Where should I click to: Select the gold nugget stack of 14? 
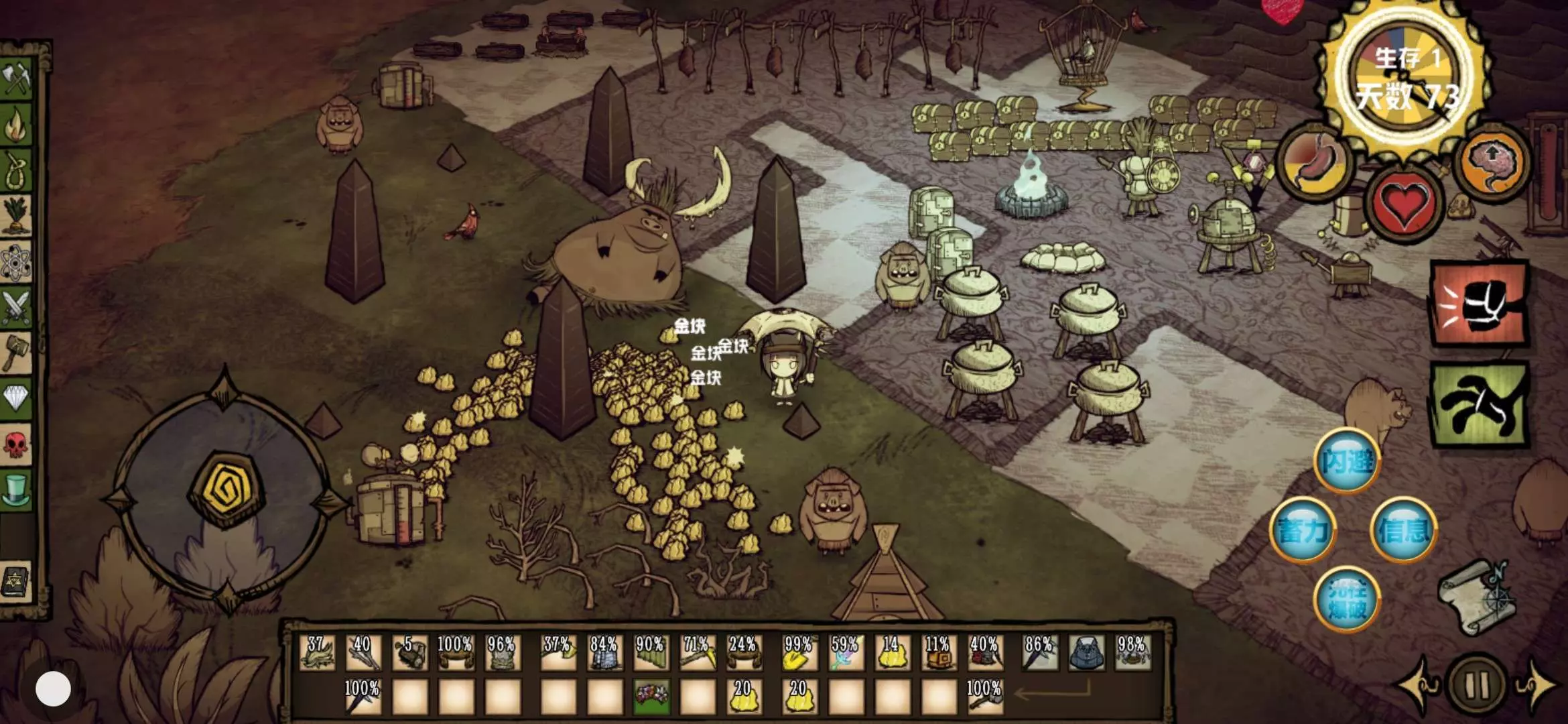tap(893, 653)
